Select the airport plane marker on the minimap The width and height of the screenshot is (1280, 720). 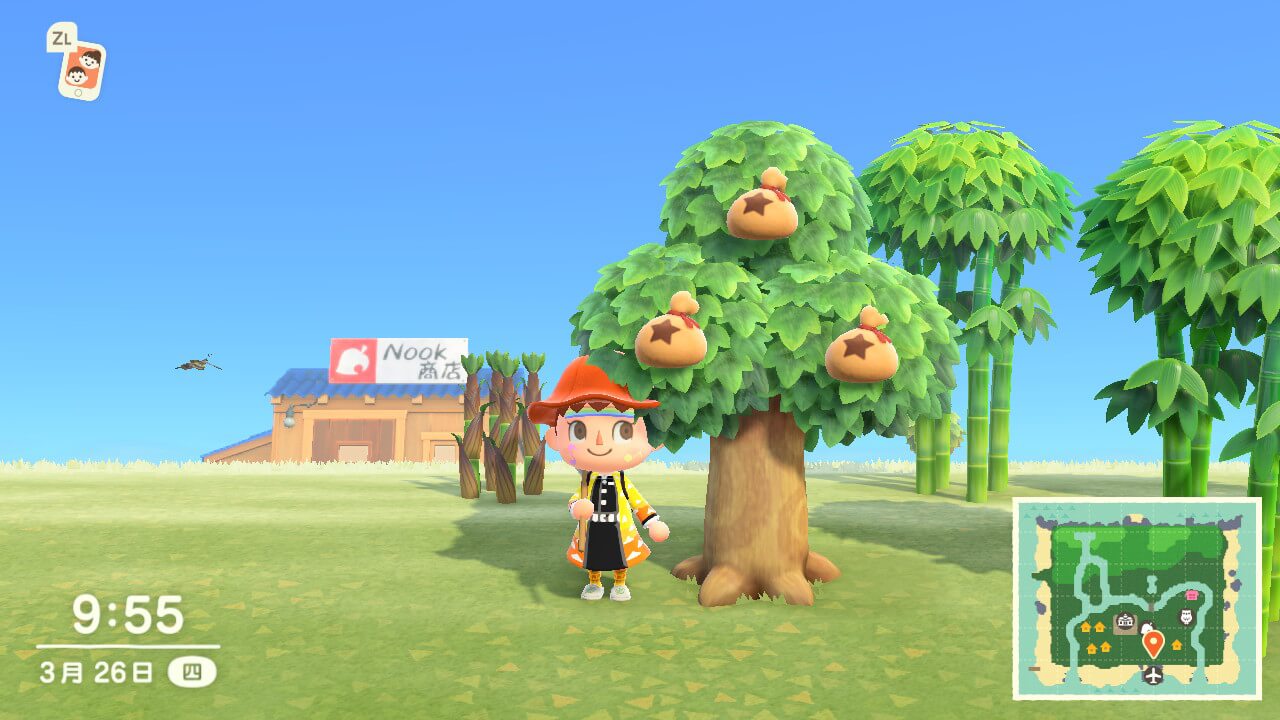point(1154,675)
